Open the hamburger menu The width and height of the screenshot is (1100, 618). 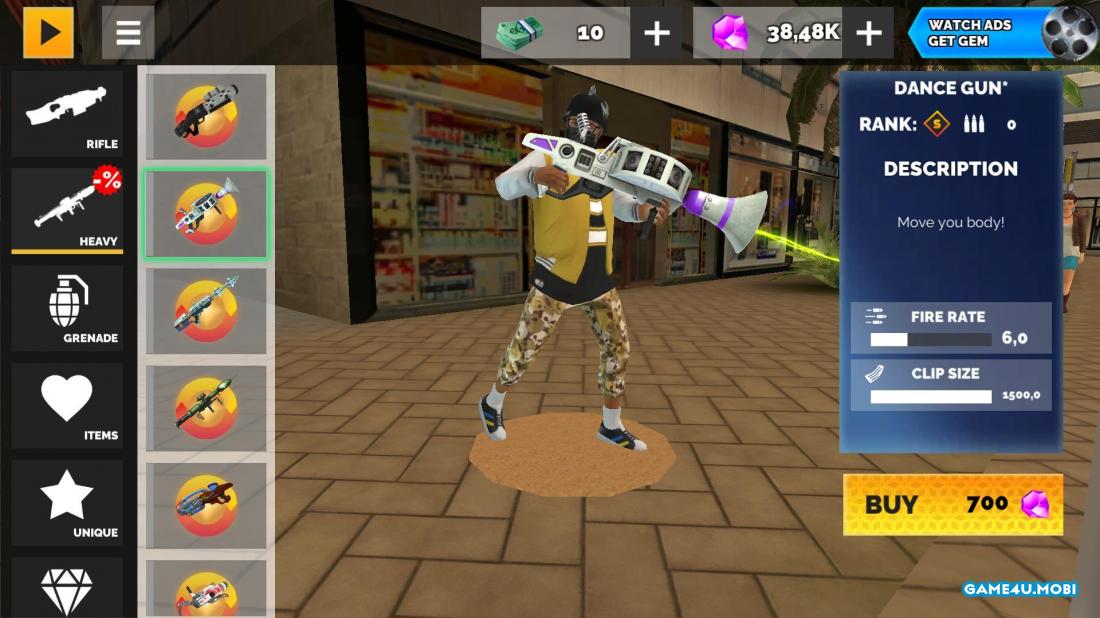click(128, 33)
